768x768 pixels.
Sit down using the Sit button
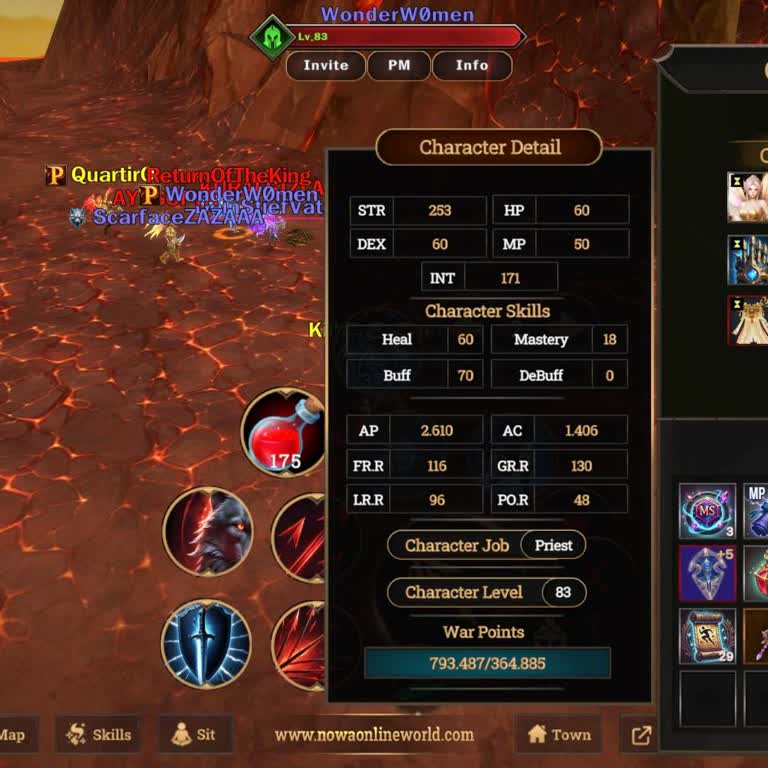click(194, 735)
